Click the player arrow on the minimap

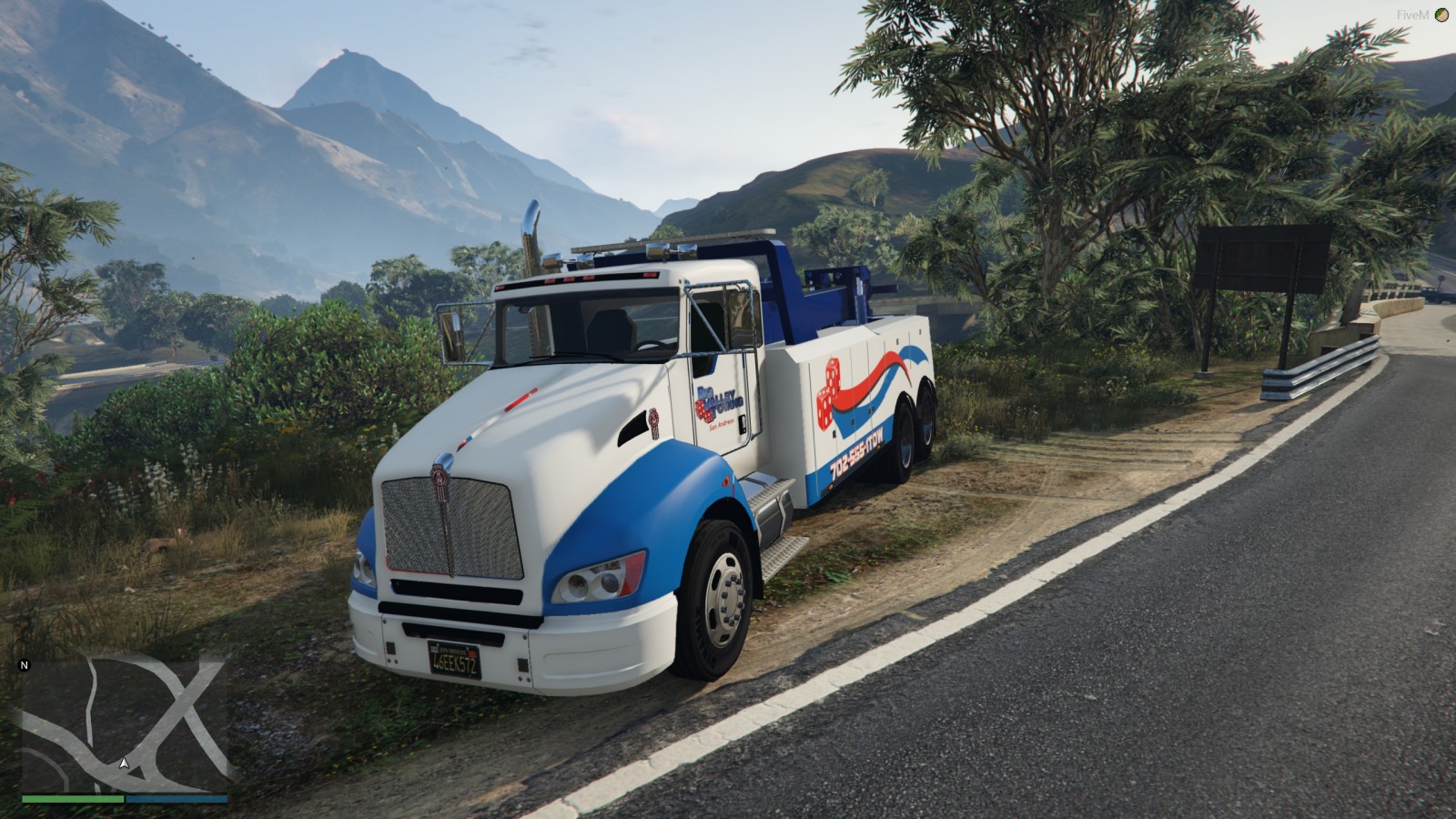tap(124, 763)
